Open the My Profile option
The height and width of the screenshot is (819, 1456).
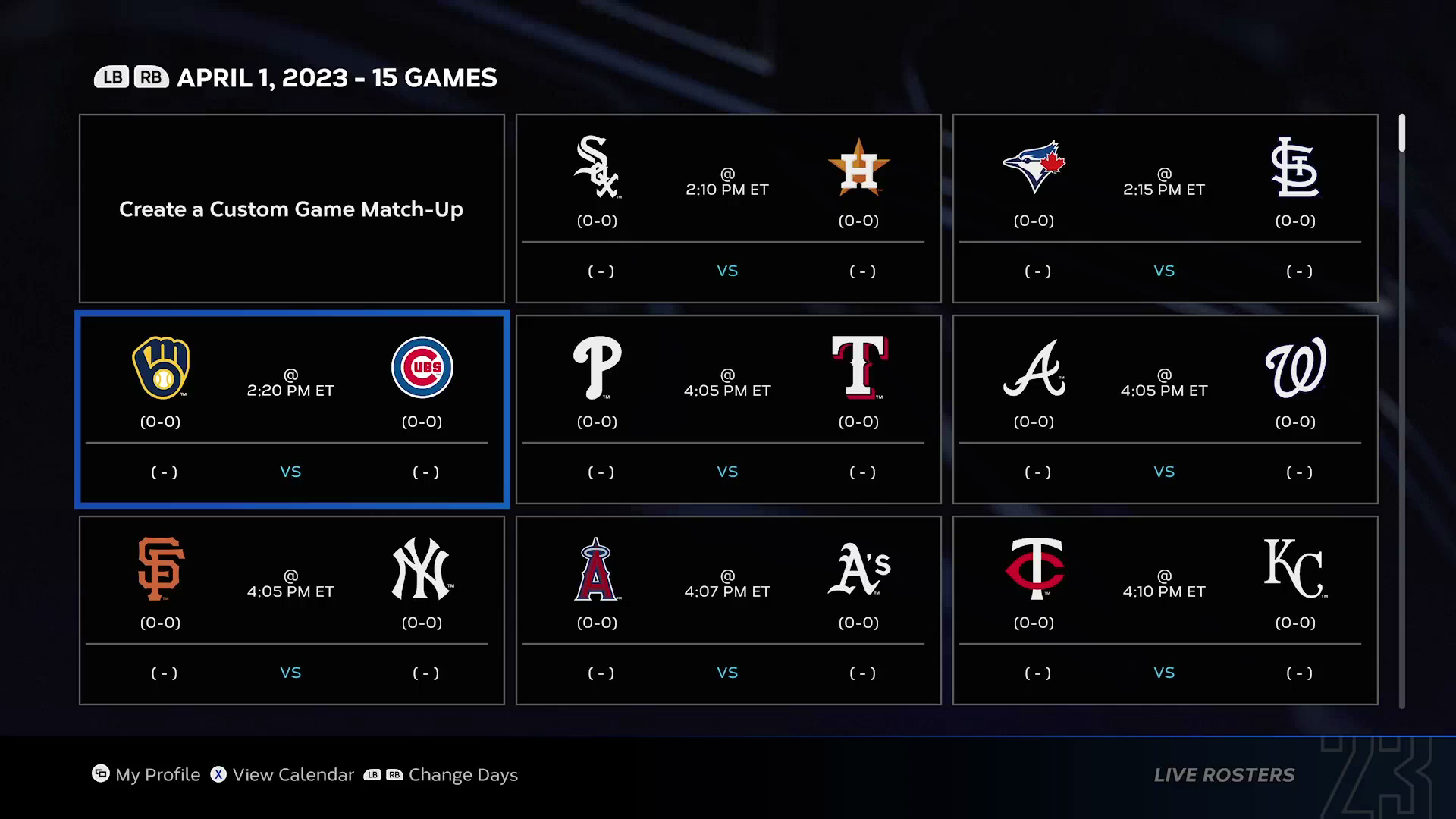(146, 775)
